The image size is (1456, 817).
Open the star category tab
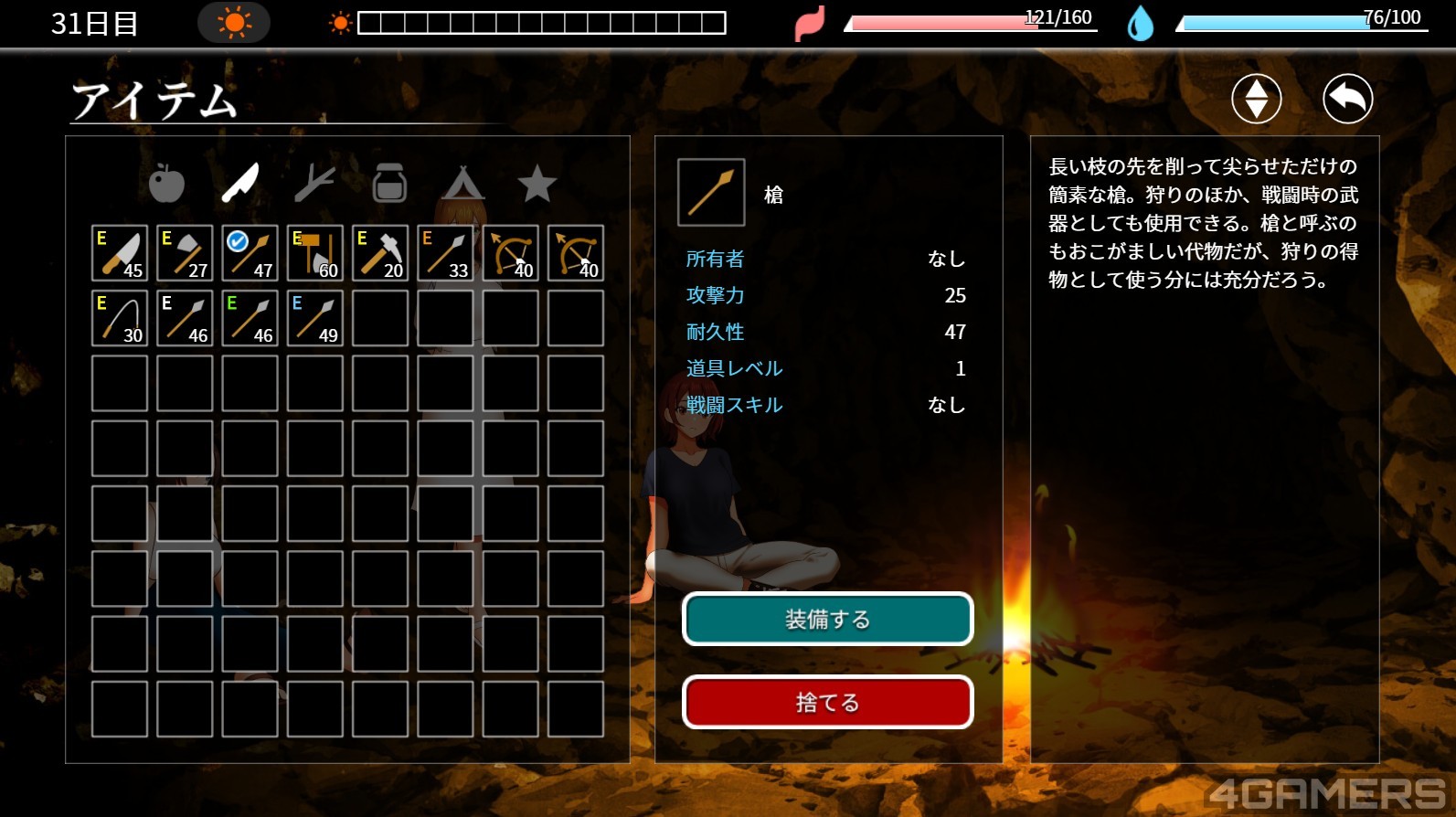pos(537,184)
